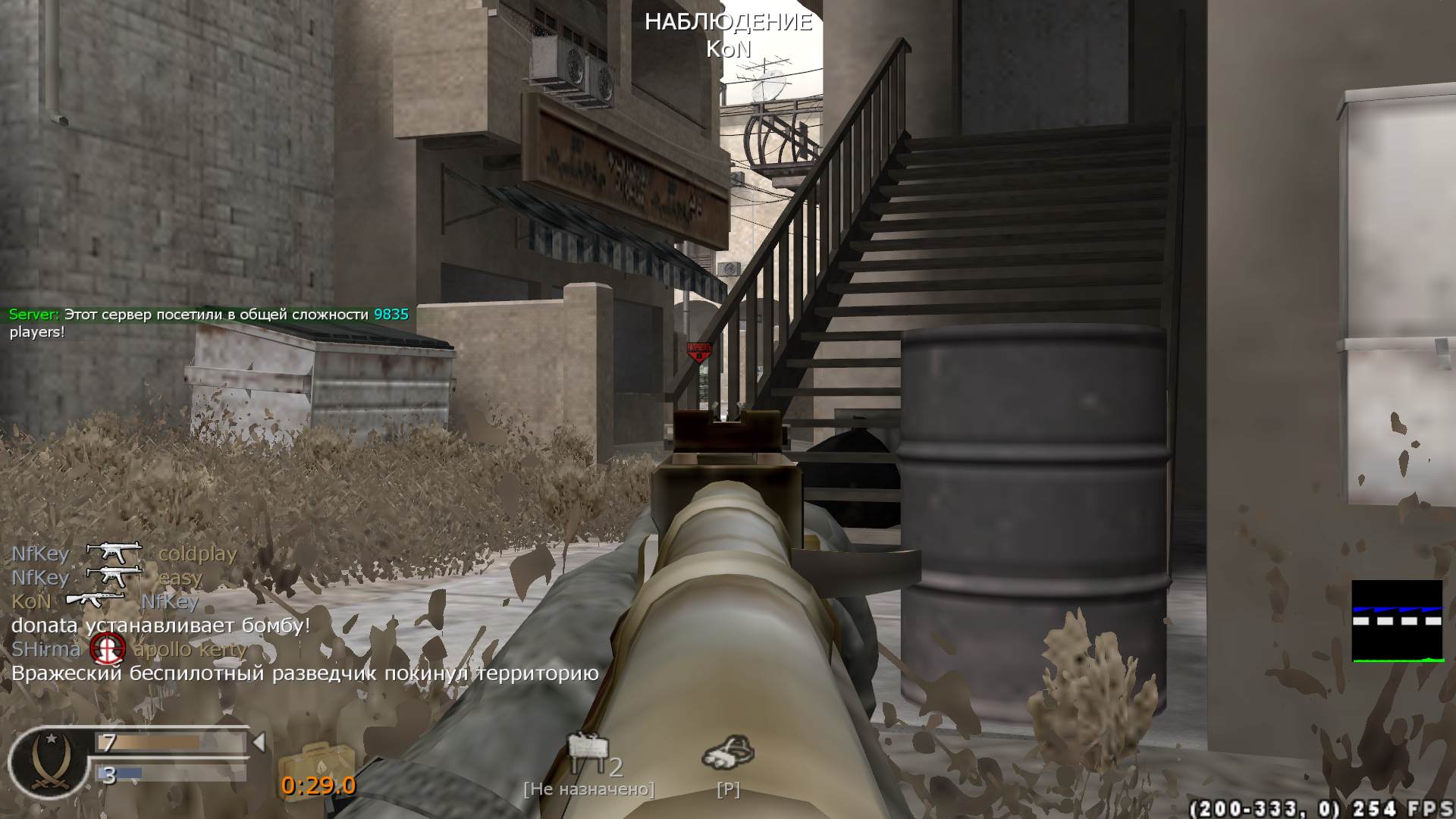Screen dimensions: 1456x819
Task: Click the message donata устанавливает бомбу!
Action: click(x=159, y=626)
